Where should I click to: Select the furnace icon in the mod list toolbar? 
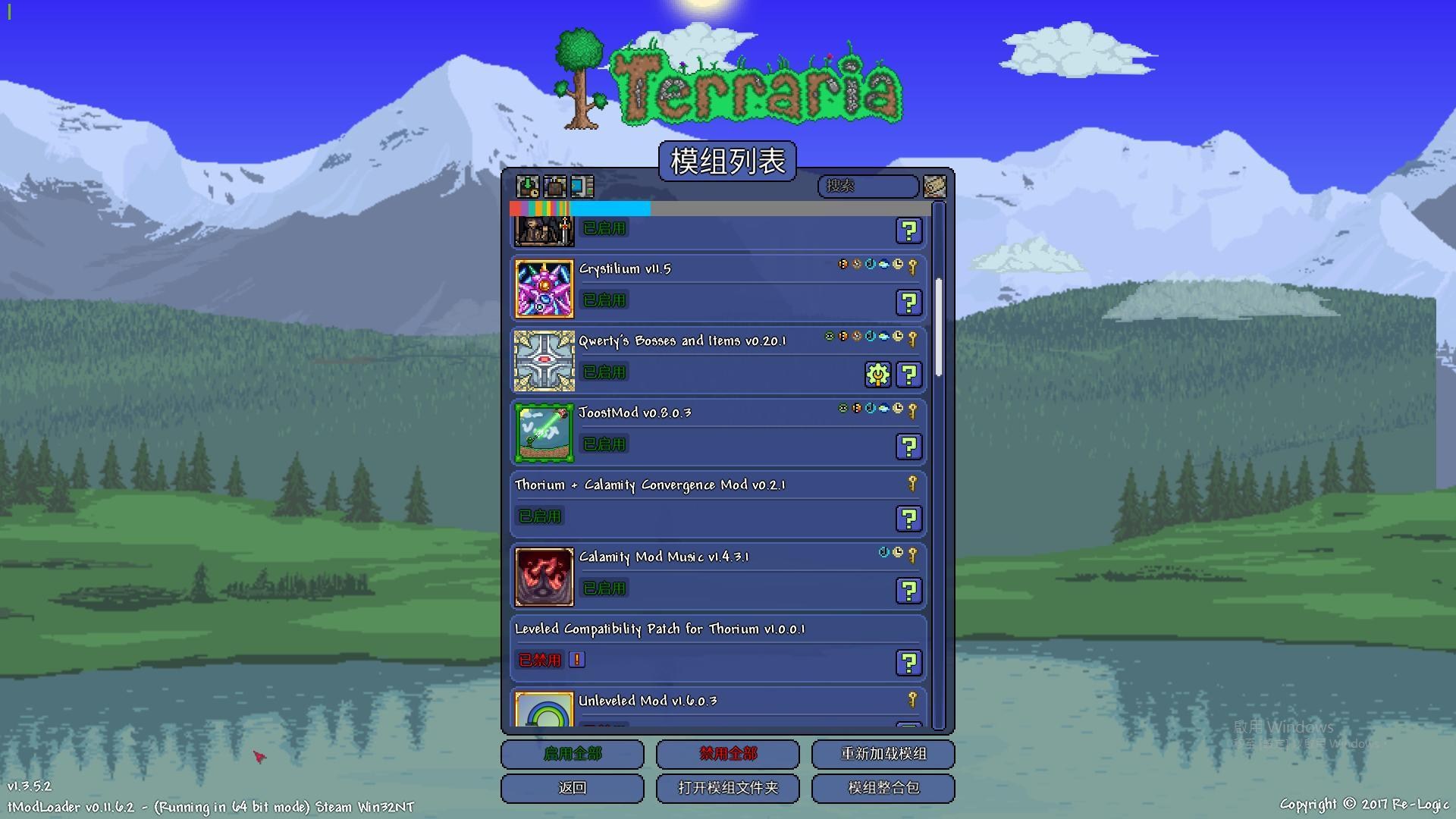tap(554, 187)
